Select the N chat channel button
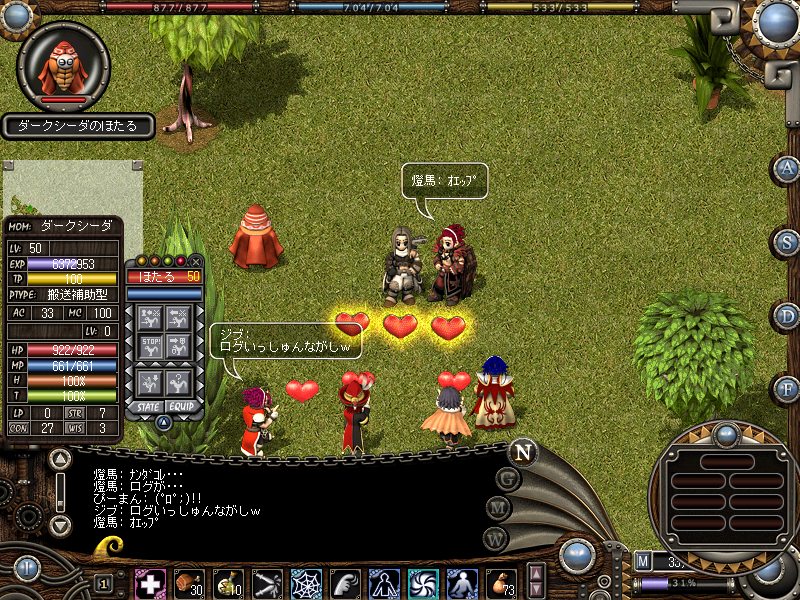The width and height of the screenshot is (800, 600). pos(522,452)
